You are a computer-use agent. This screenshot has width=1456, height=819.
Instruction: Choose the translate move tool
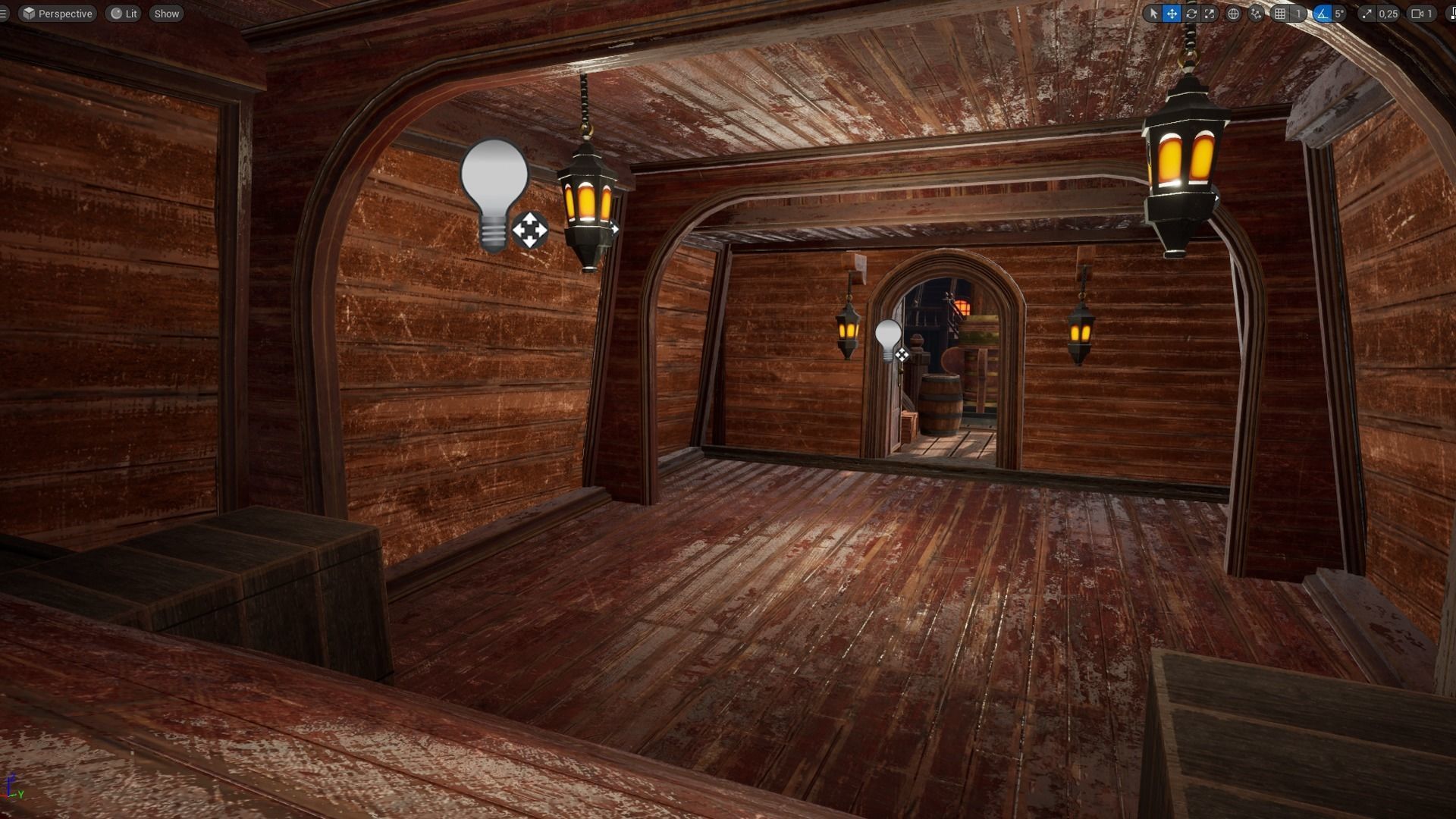click(x=1172, y=14)
